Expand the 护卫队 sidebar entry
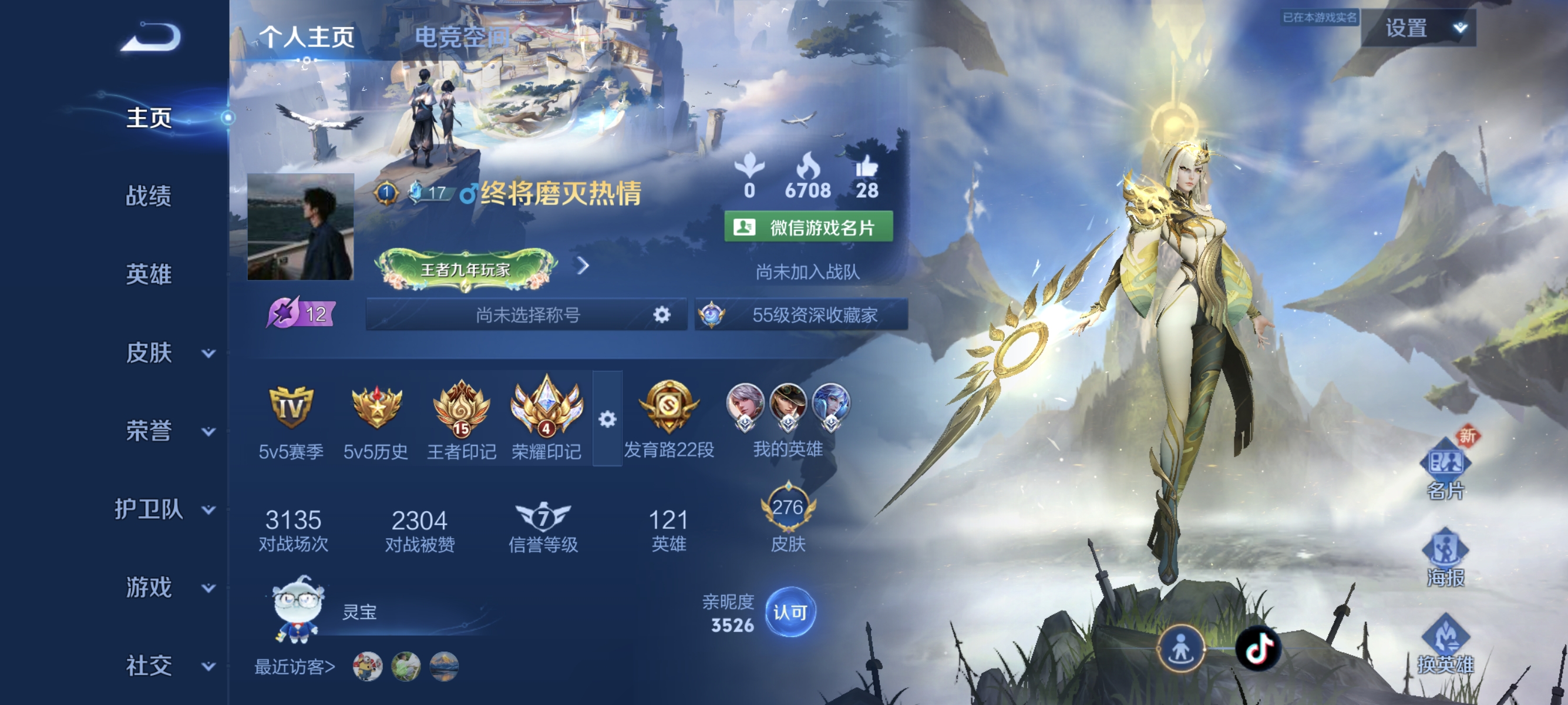The width and height of the screenshot is (1568, 705). point(164,509)
